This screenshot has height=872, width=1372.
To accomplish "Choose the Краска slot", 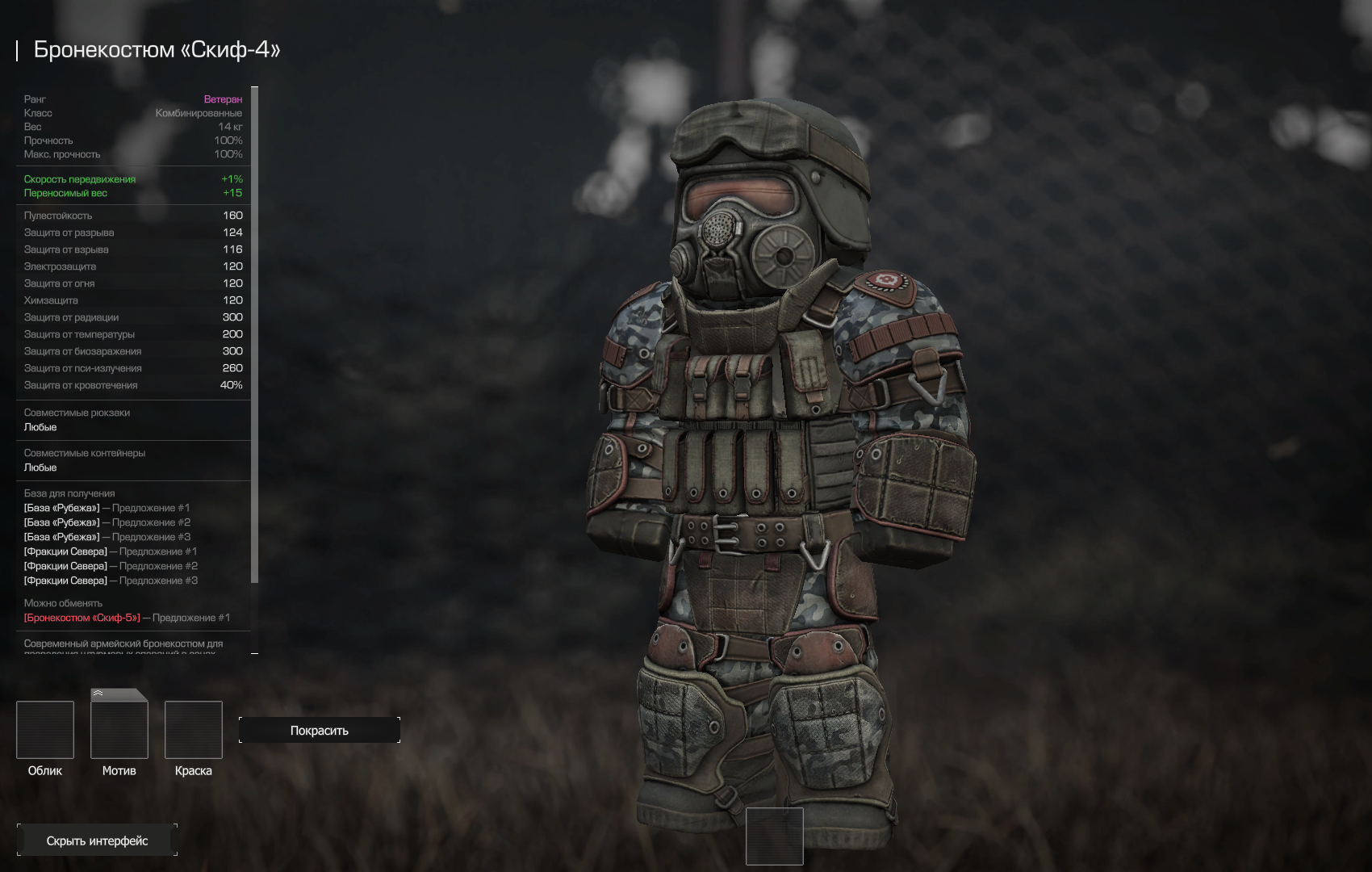I will click(194, 730).
